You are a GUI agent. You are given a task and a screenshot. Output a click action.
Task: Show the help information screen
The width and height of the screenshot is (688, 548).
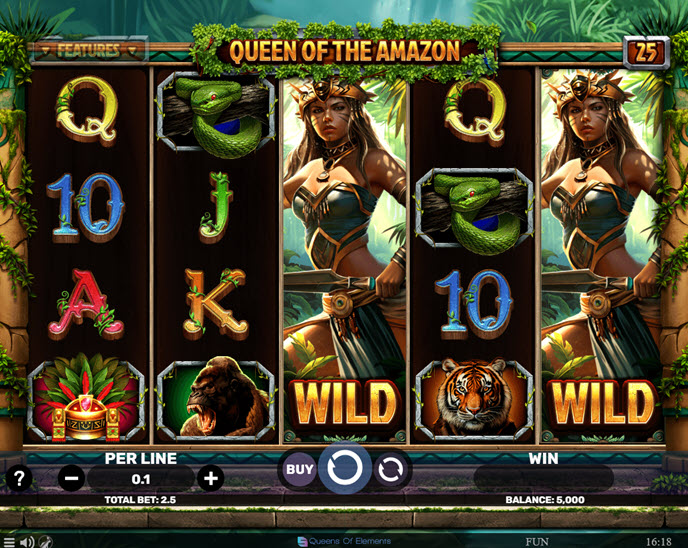(17, 478)
